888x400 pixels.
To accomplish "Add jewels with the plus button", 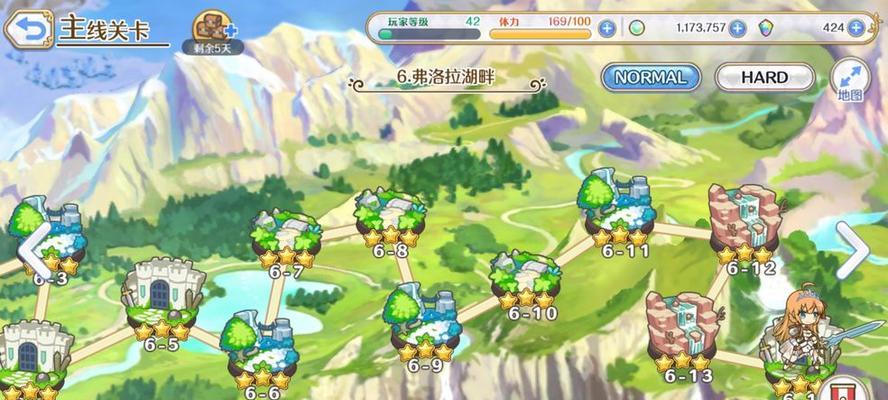I will [x=856, y=28].
